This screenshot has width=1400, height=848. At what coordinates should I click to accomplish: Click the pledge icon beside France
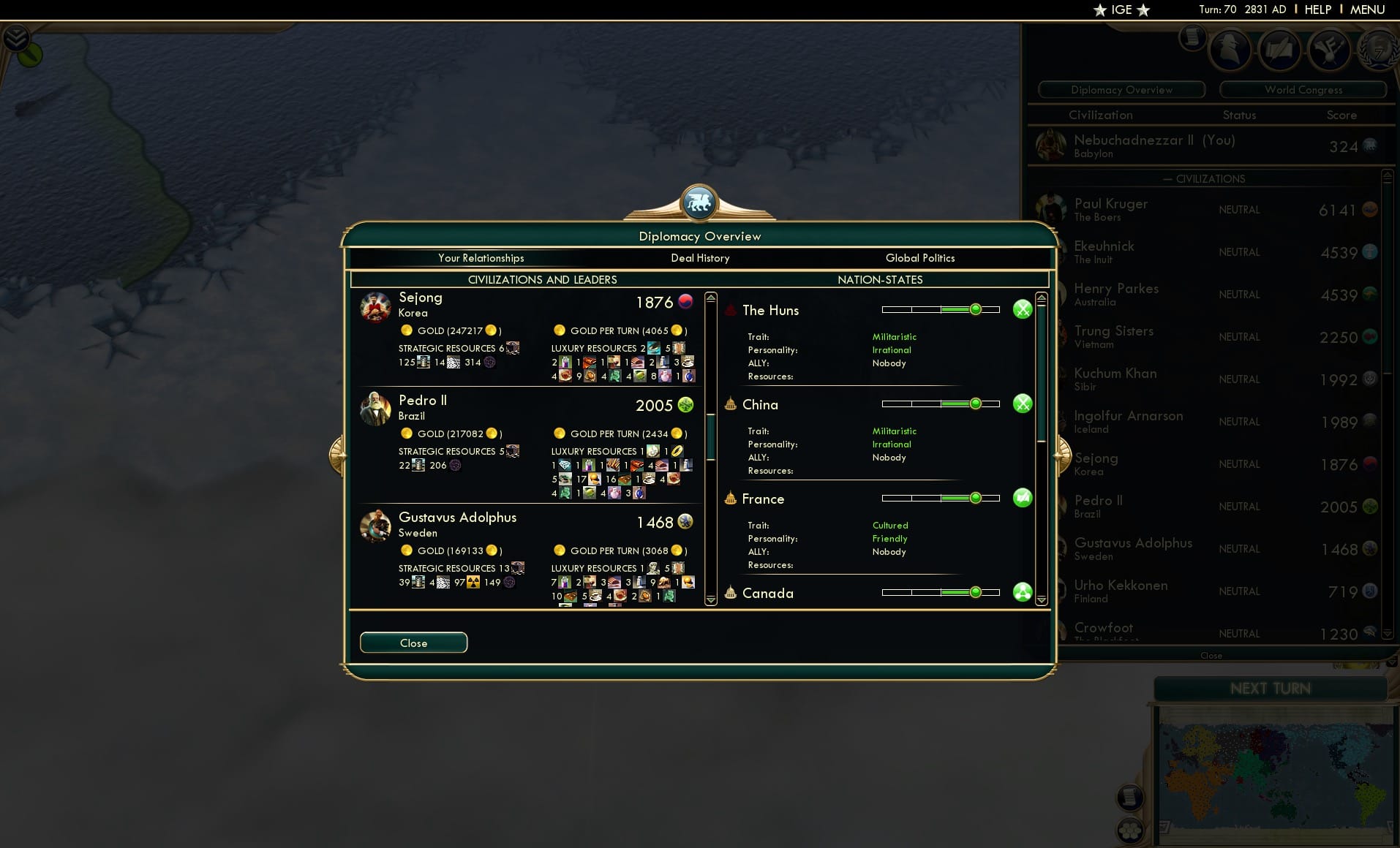(1022, 497)
